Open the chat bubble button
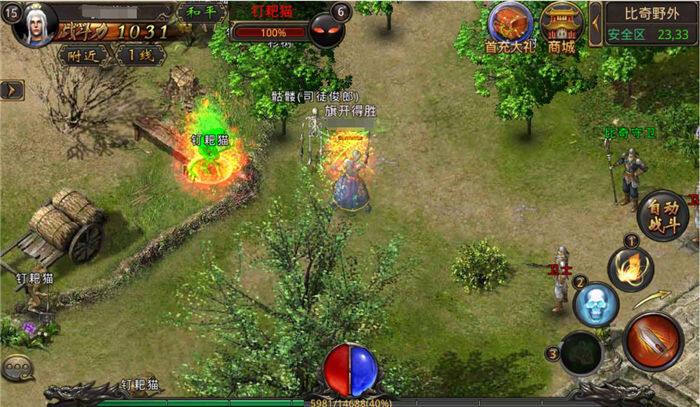 click(16, 368)
